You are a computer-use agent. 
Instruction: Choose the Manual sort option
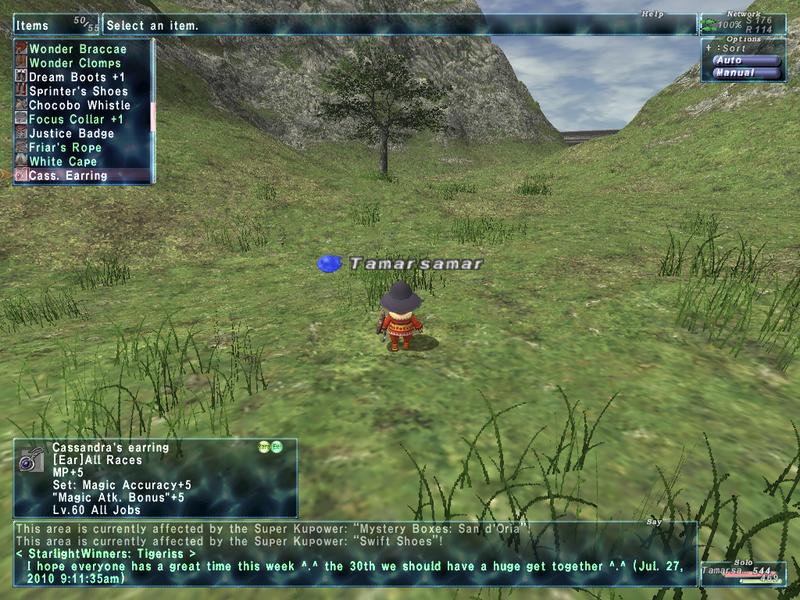(x=745, y=73)
